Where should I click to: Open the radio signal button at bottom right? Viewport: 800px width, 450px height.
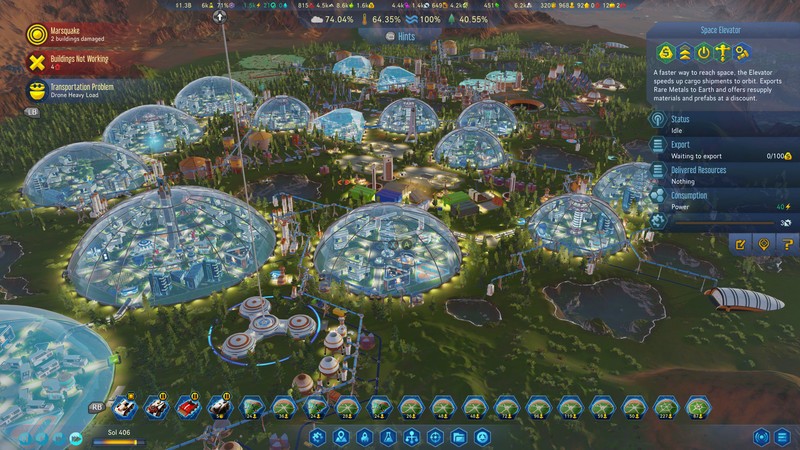761,436
